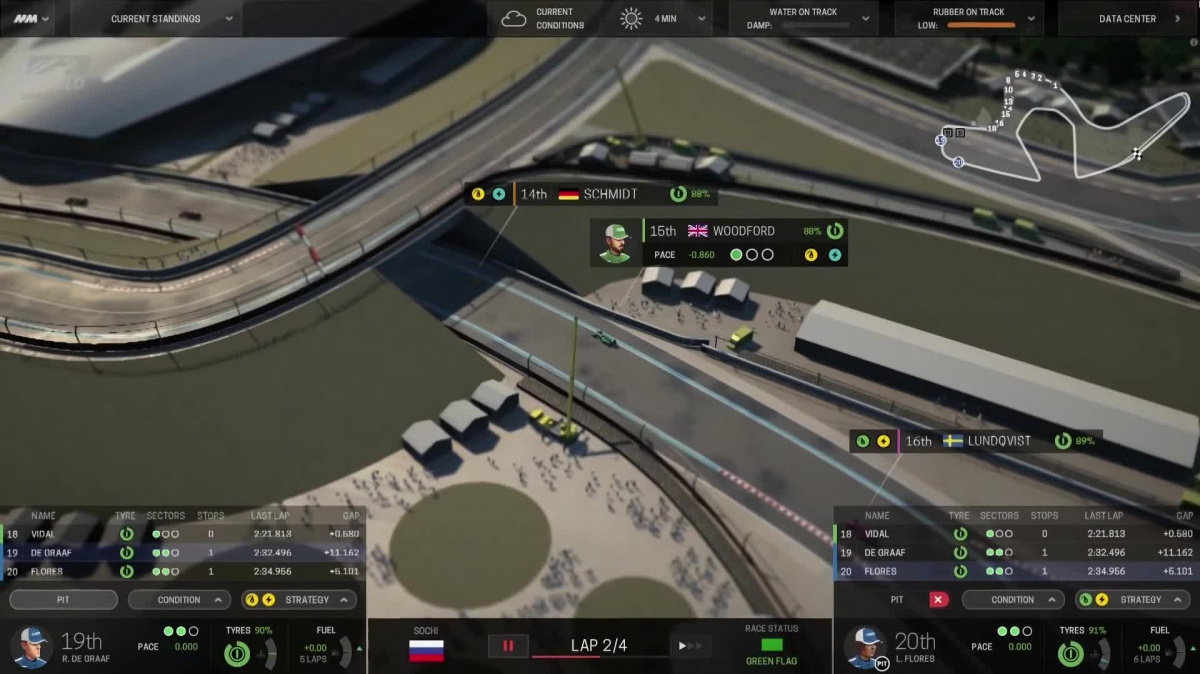
Task: Cancel L. Flores' pit stop with the red X
Action: click(938, 600)
